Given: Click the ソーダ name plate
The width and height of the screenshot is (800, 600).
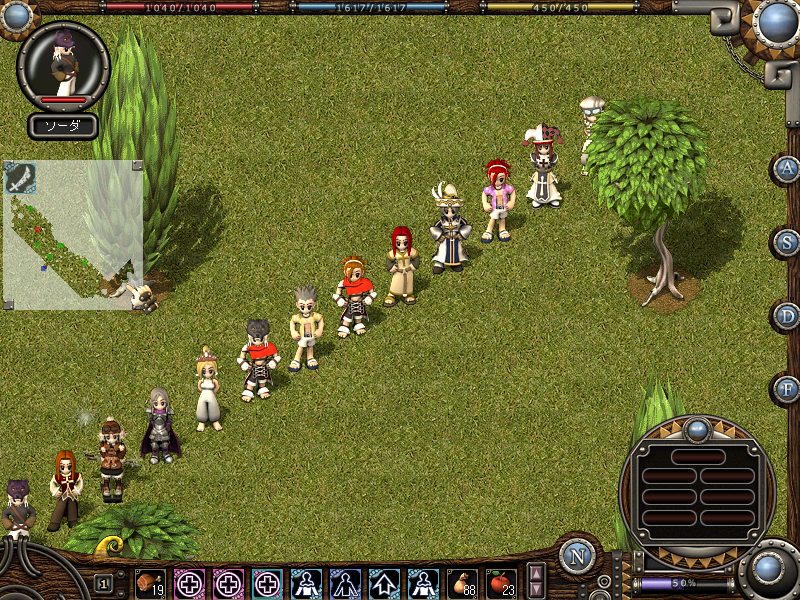Looking at the screenshot, I should 62,126.
